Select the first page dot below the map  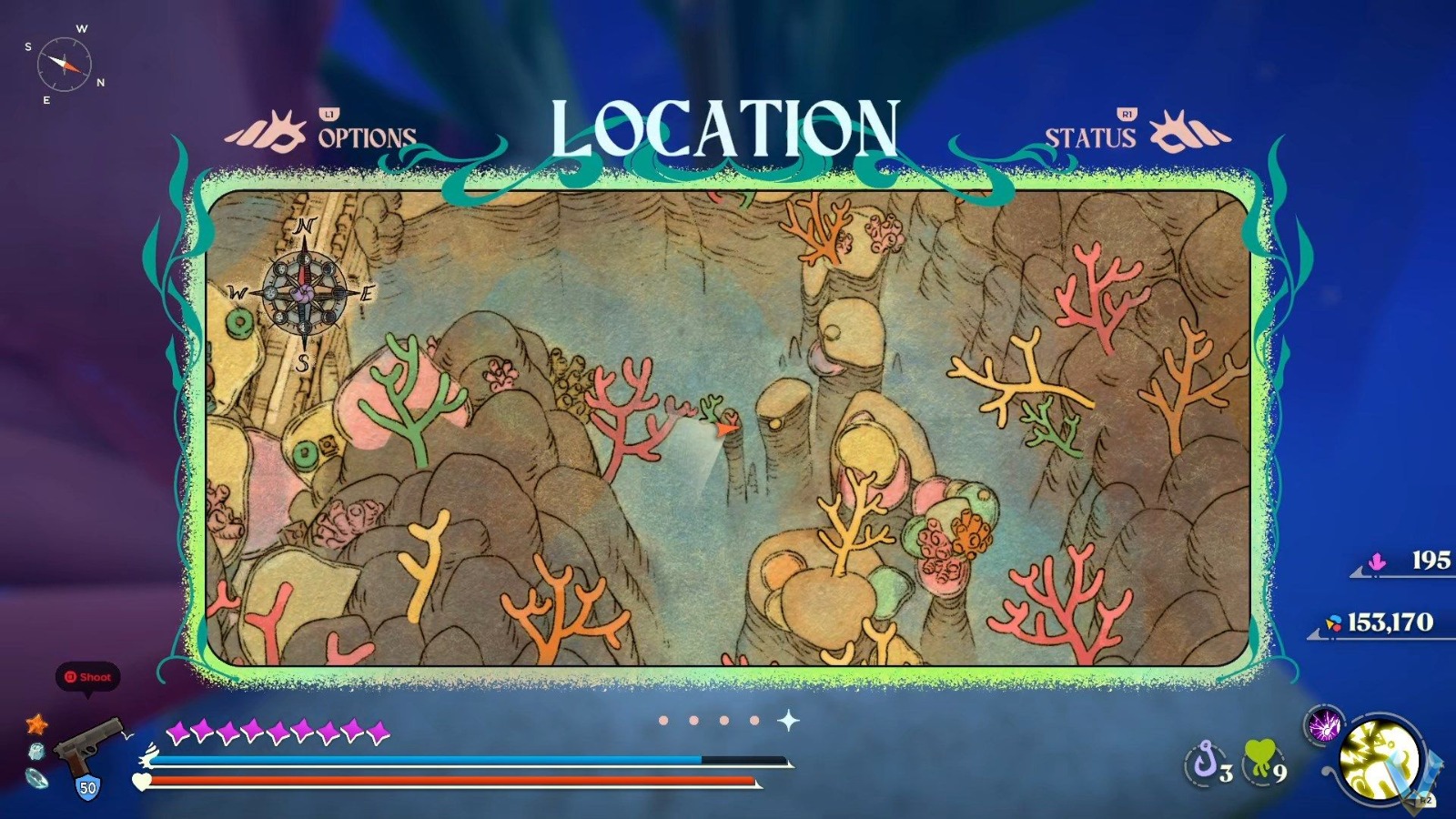(665, 721)
